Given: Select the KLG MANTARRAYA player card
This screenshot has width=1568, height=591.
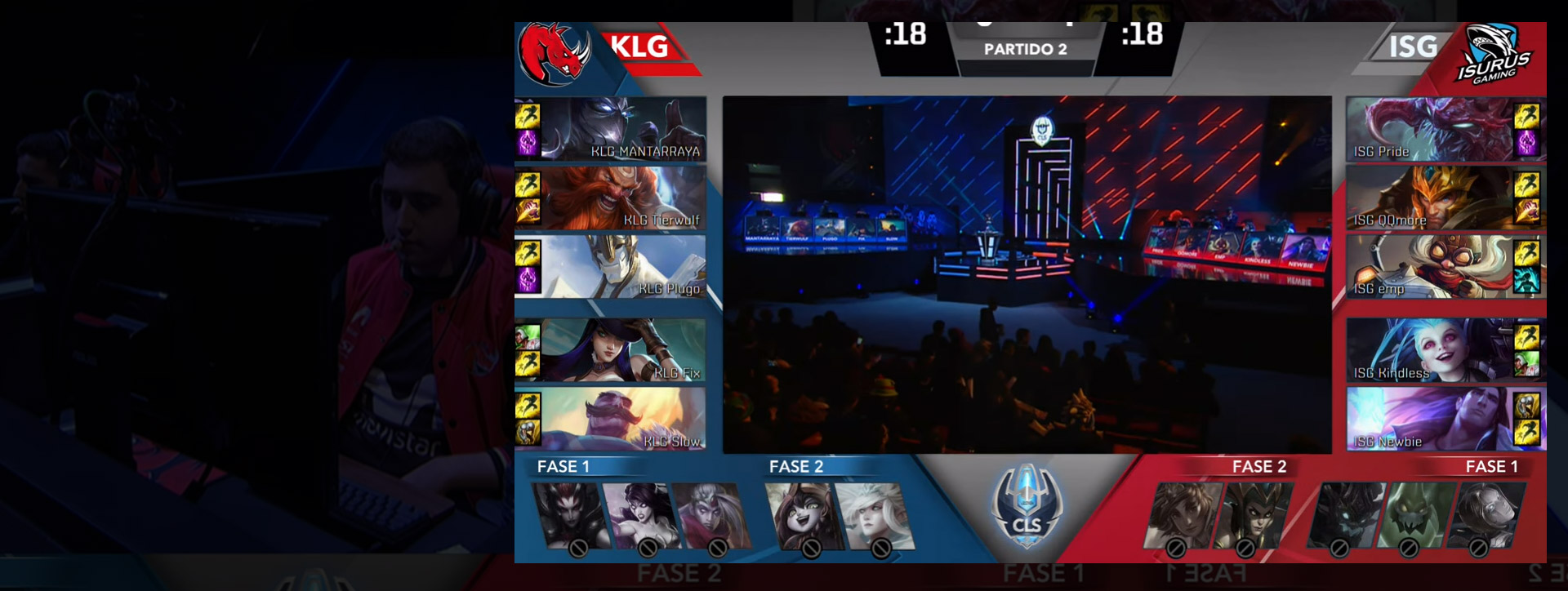Looking at the screenshot, I should (624, 128).
